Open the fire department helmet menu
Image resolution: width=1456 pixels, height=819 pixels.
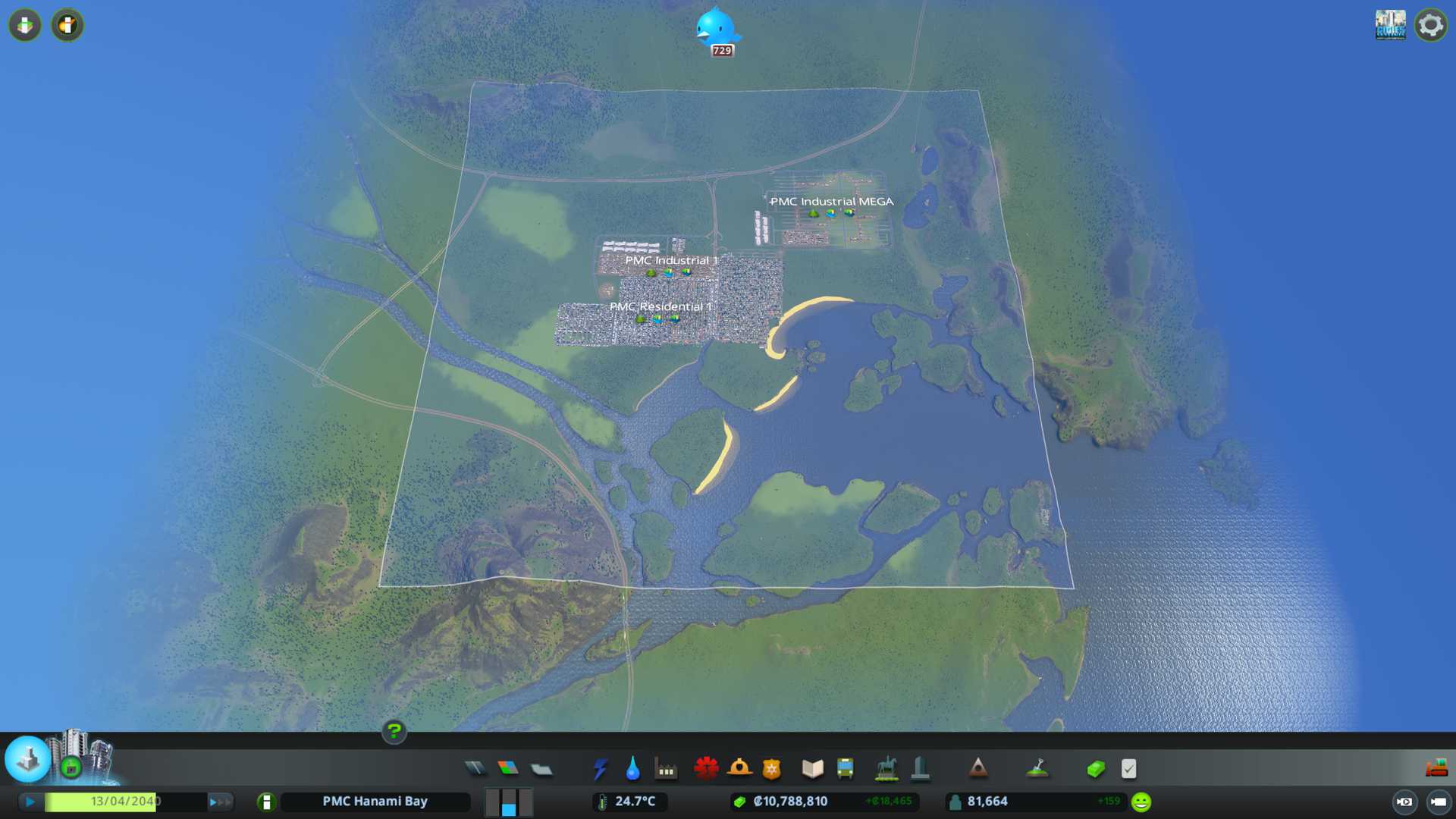(739, 769)
